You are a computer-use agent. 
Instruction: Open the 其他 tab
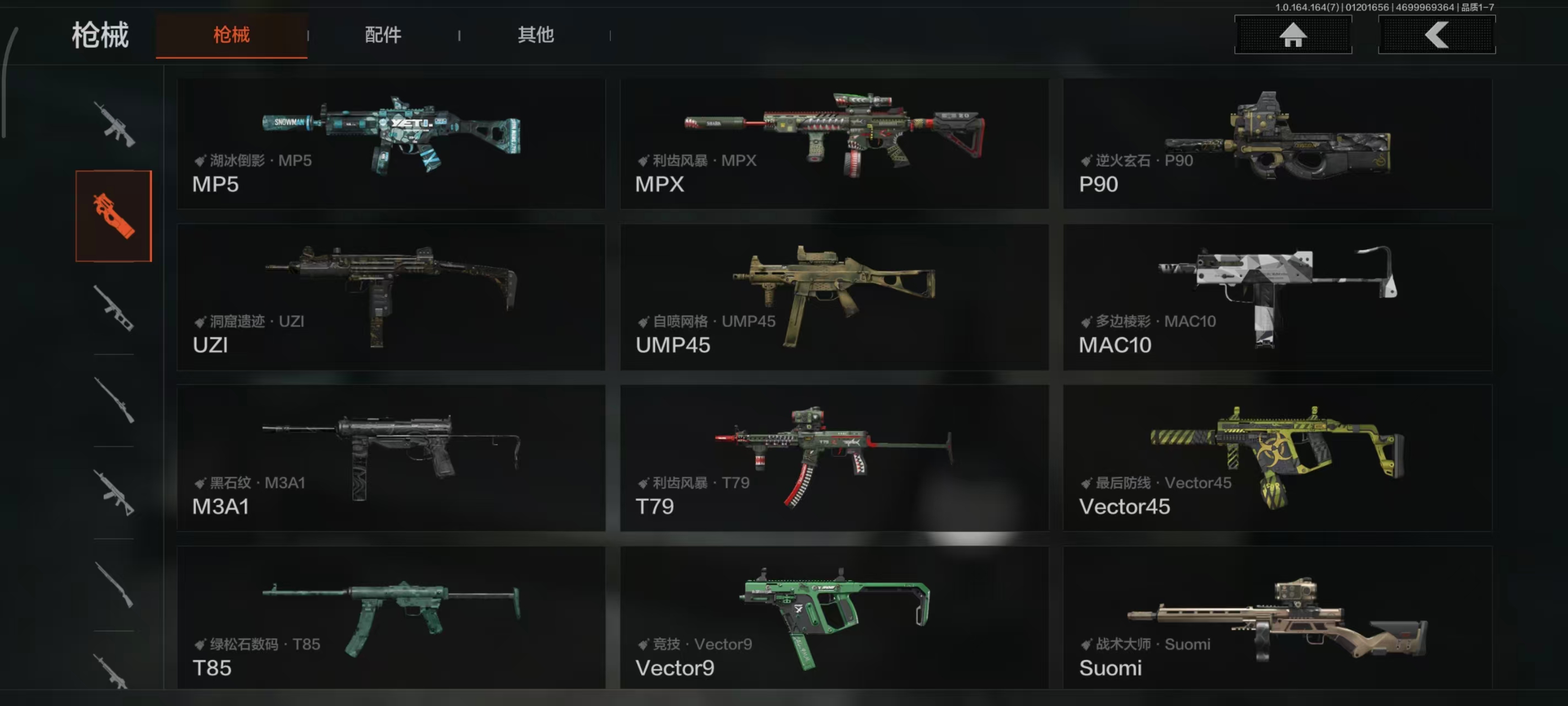click(535, 35)
